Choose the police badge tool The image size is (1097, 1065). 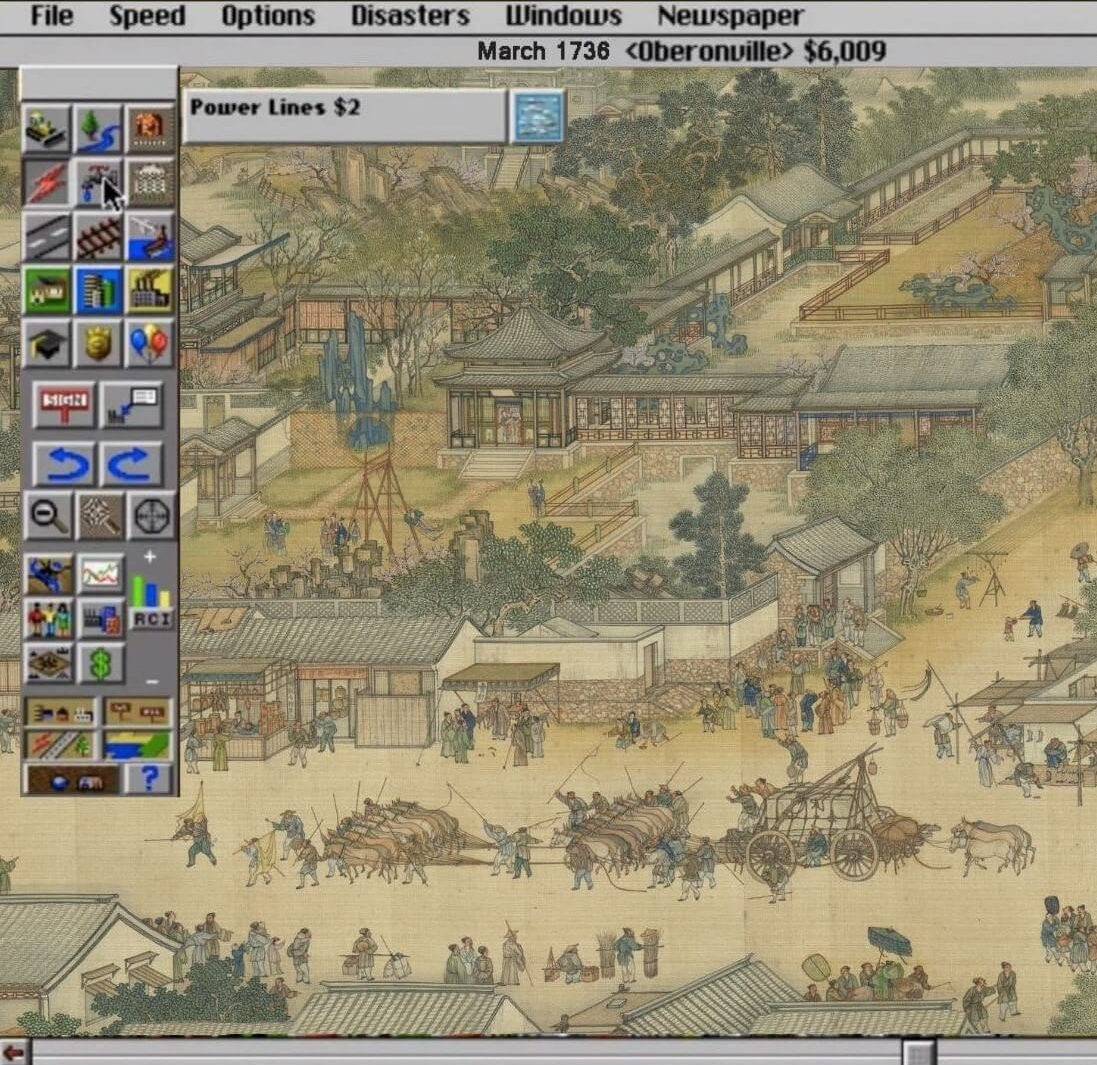coord(99,345)
